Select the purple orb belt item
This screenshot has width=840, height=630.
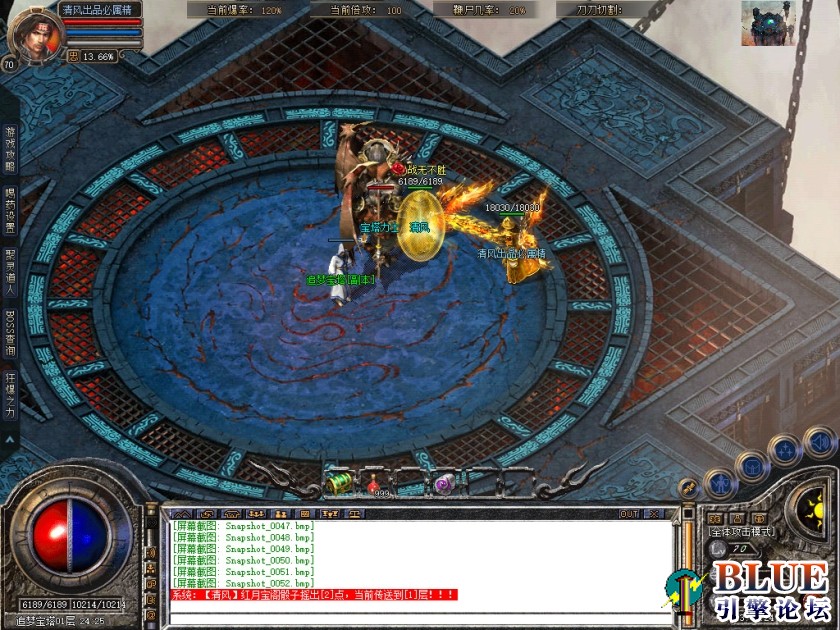(x=445, y=483)
